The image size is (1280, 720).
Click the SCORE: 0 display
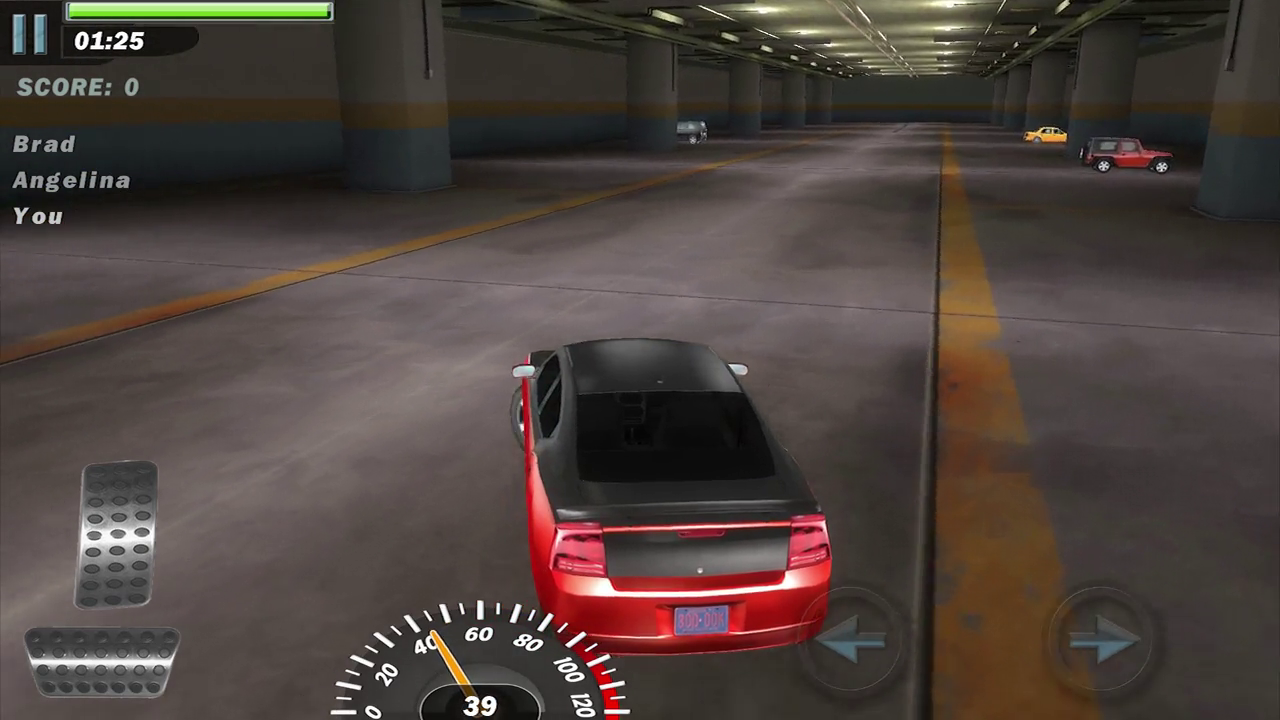[78, 87]
